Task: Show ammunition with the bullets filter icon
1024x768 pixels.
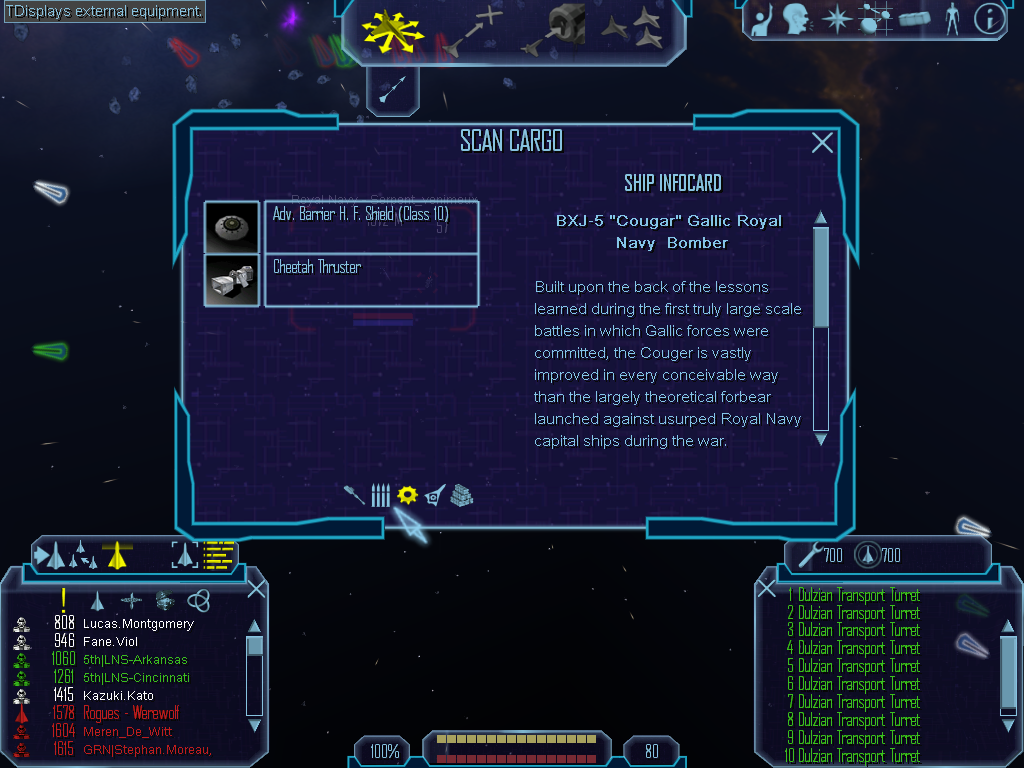Action: pos(380,495)
